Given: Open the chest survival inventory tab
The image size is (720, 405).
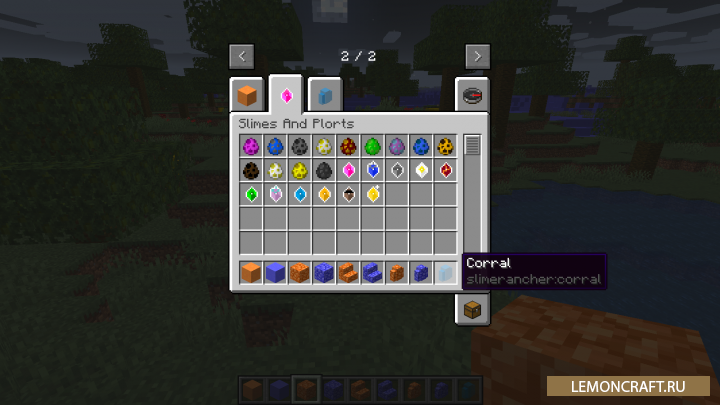Looking at the screenshot, I should point(472,310).
